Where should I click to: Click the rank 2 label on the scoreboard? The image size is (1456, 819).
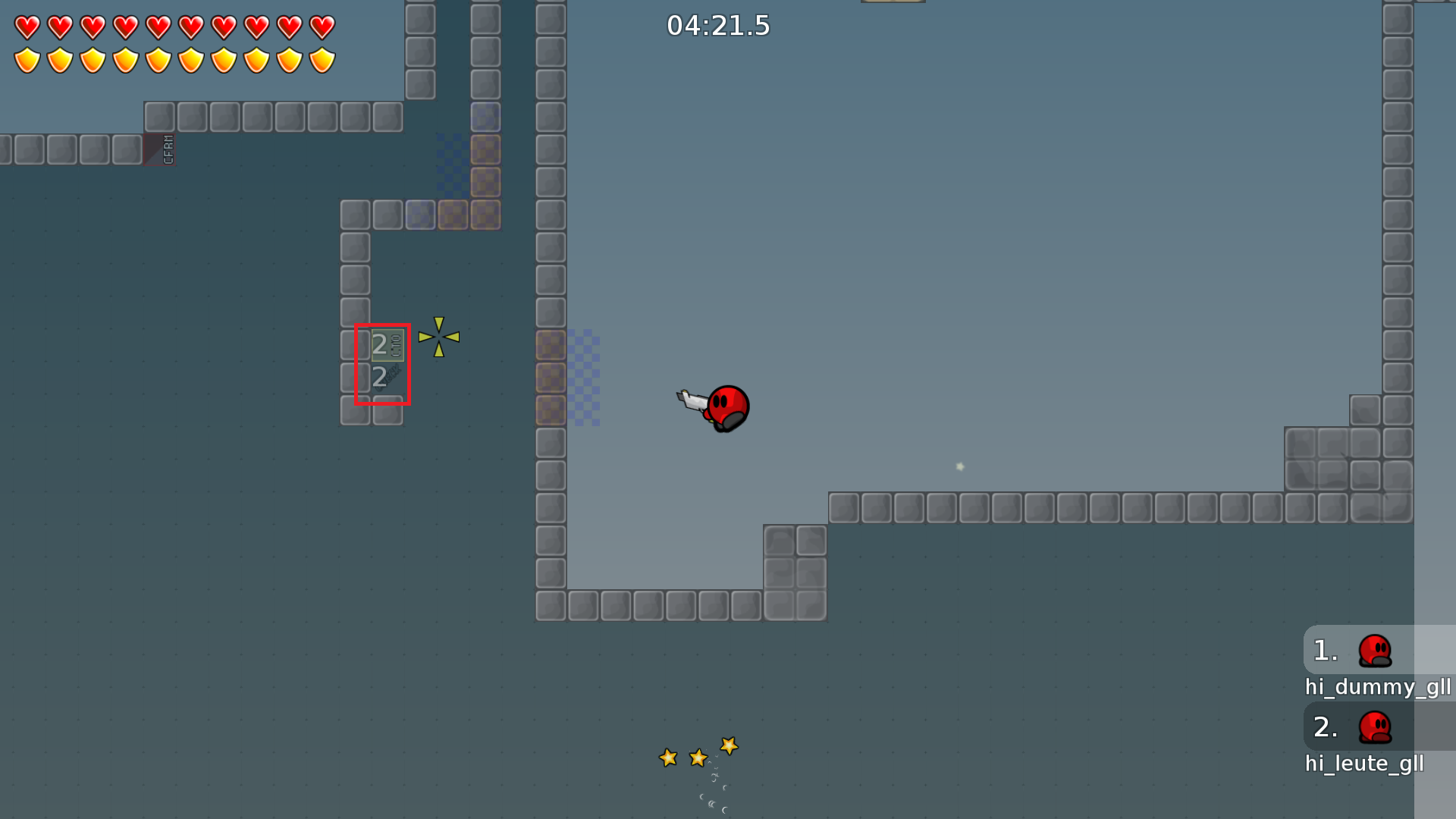pos(1324,726)
